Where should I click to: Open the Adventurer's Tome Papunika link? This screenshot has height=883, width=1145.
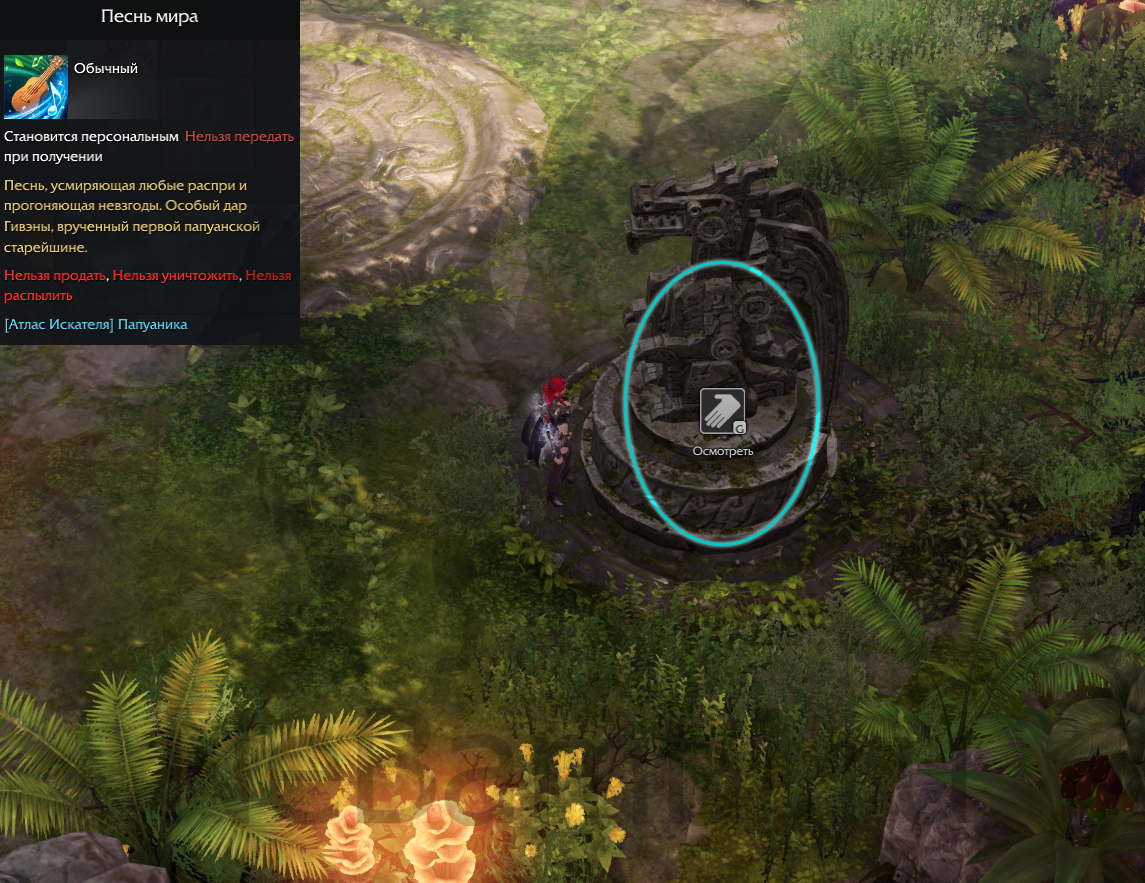(96, 325)
